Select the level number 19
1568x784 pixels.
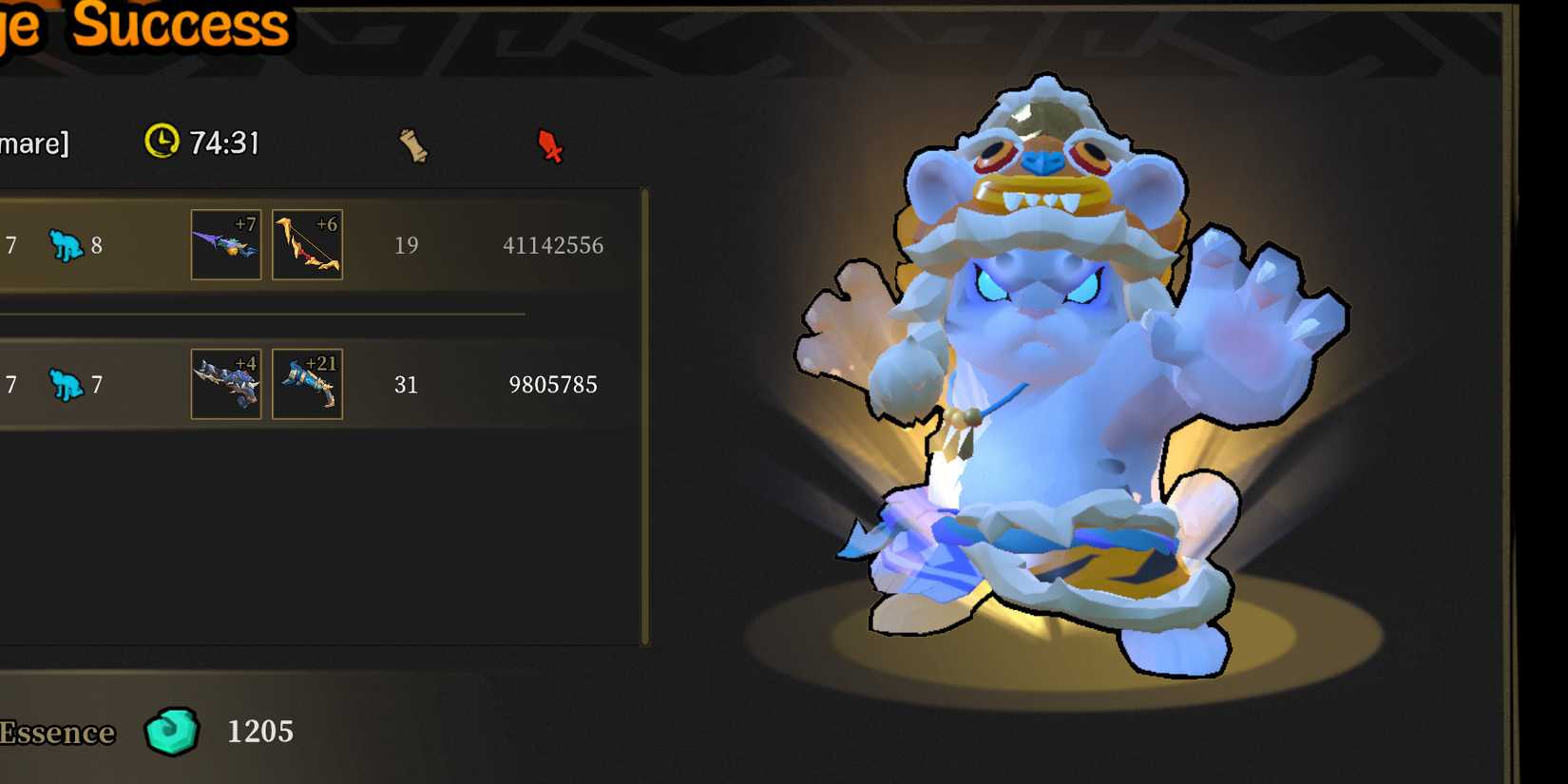click(408, 244)
